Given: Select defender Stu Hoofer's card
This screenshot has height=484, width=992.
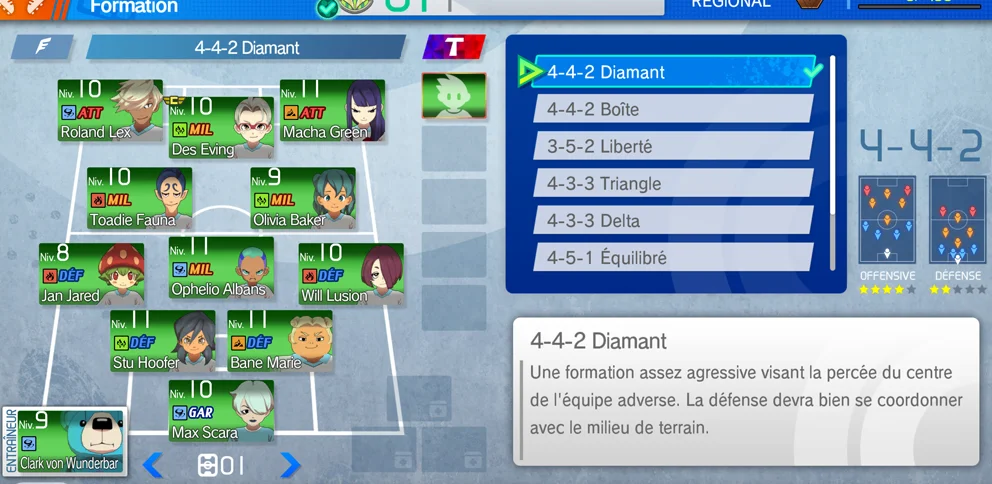Looking at the screenshot, I should [x=163, y=341].
